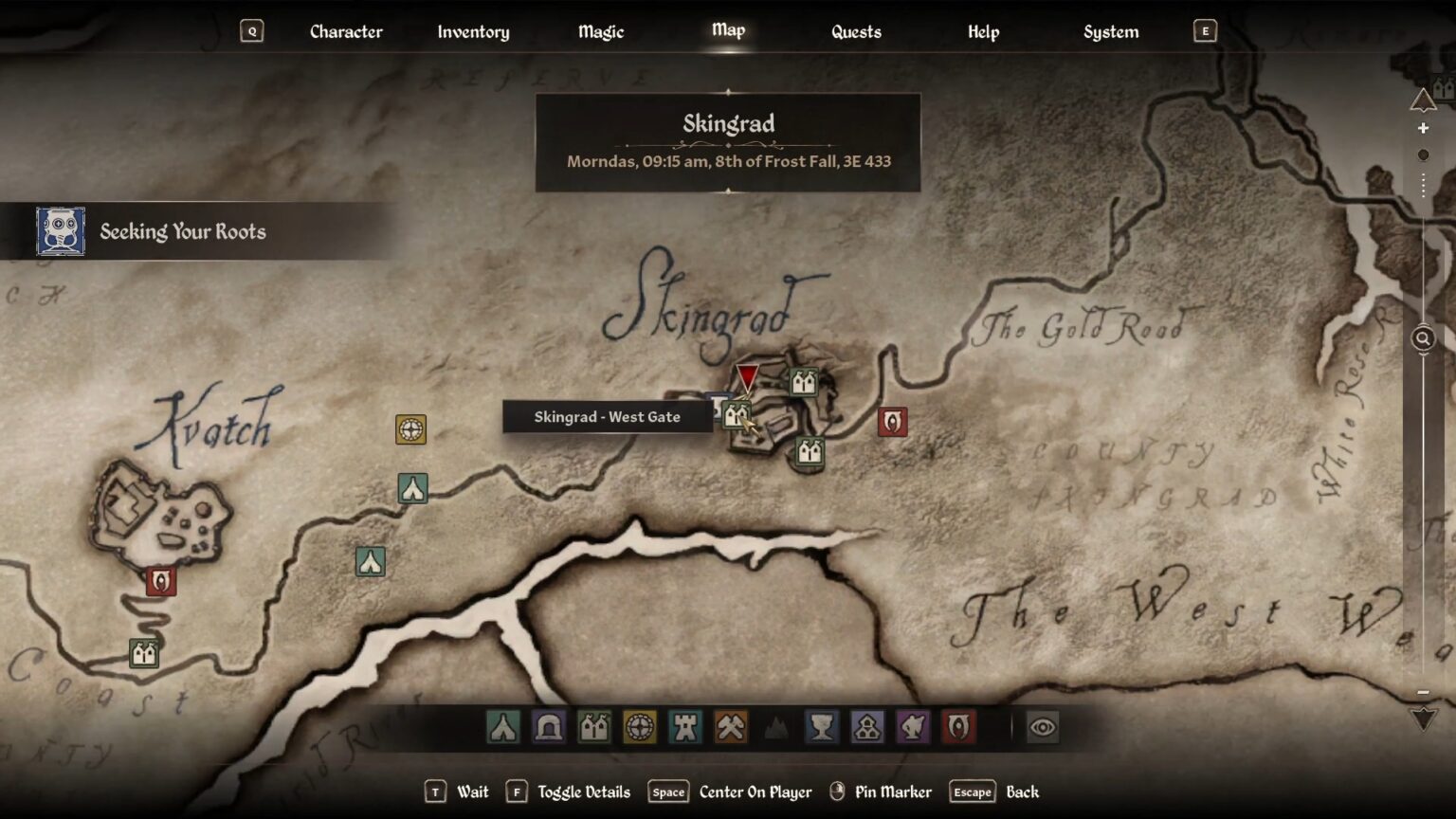
Task: Click the Skingrad - West Gate map marker
Action: [x=738, y=414]
